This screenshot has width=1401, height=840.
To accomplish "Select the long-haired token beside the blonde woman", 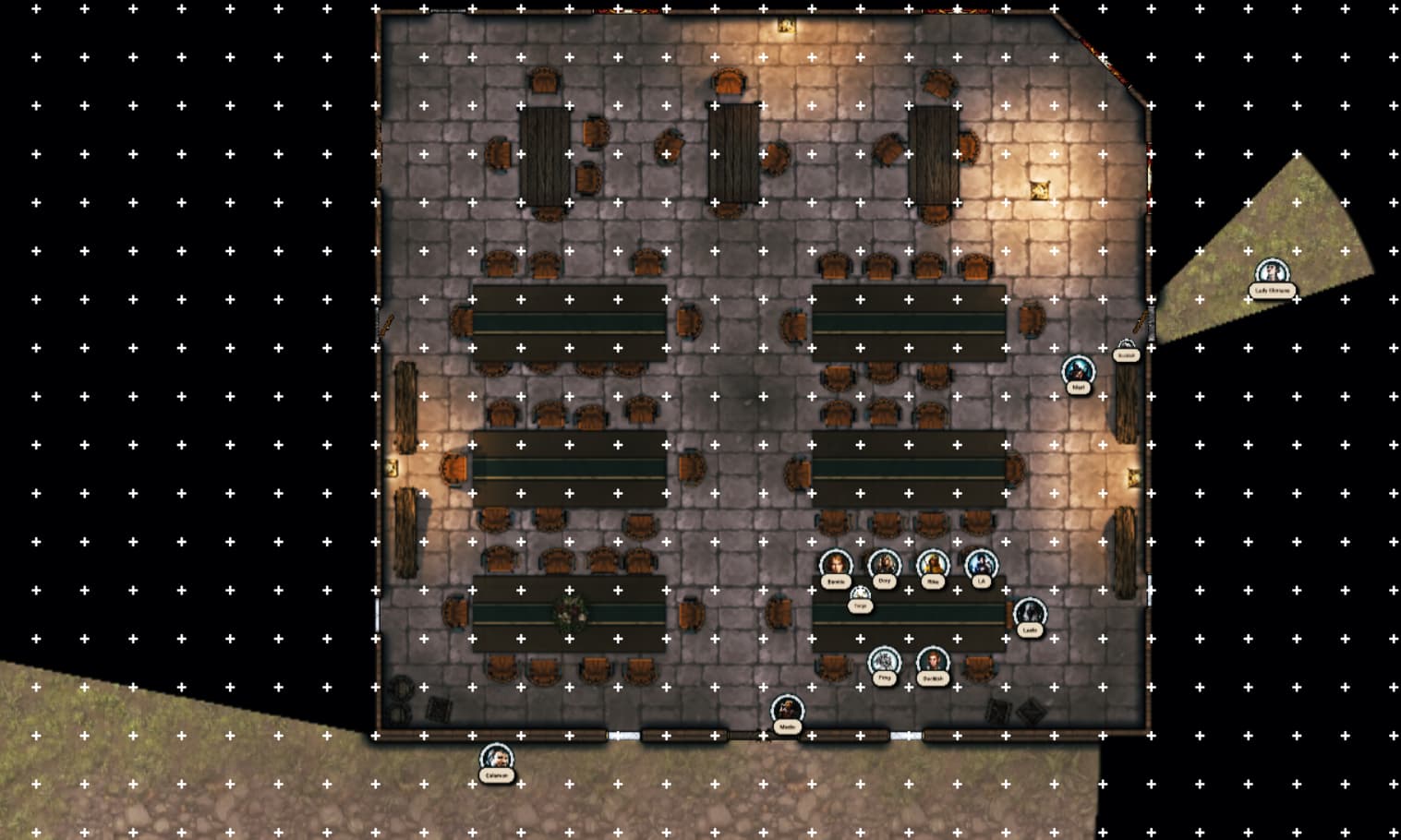I will coord(884,565).
